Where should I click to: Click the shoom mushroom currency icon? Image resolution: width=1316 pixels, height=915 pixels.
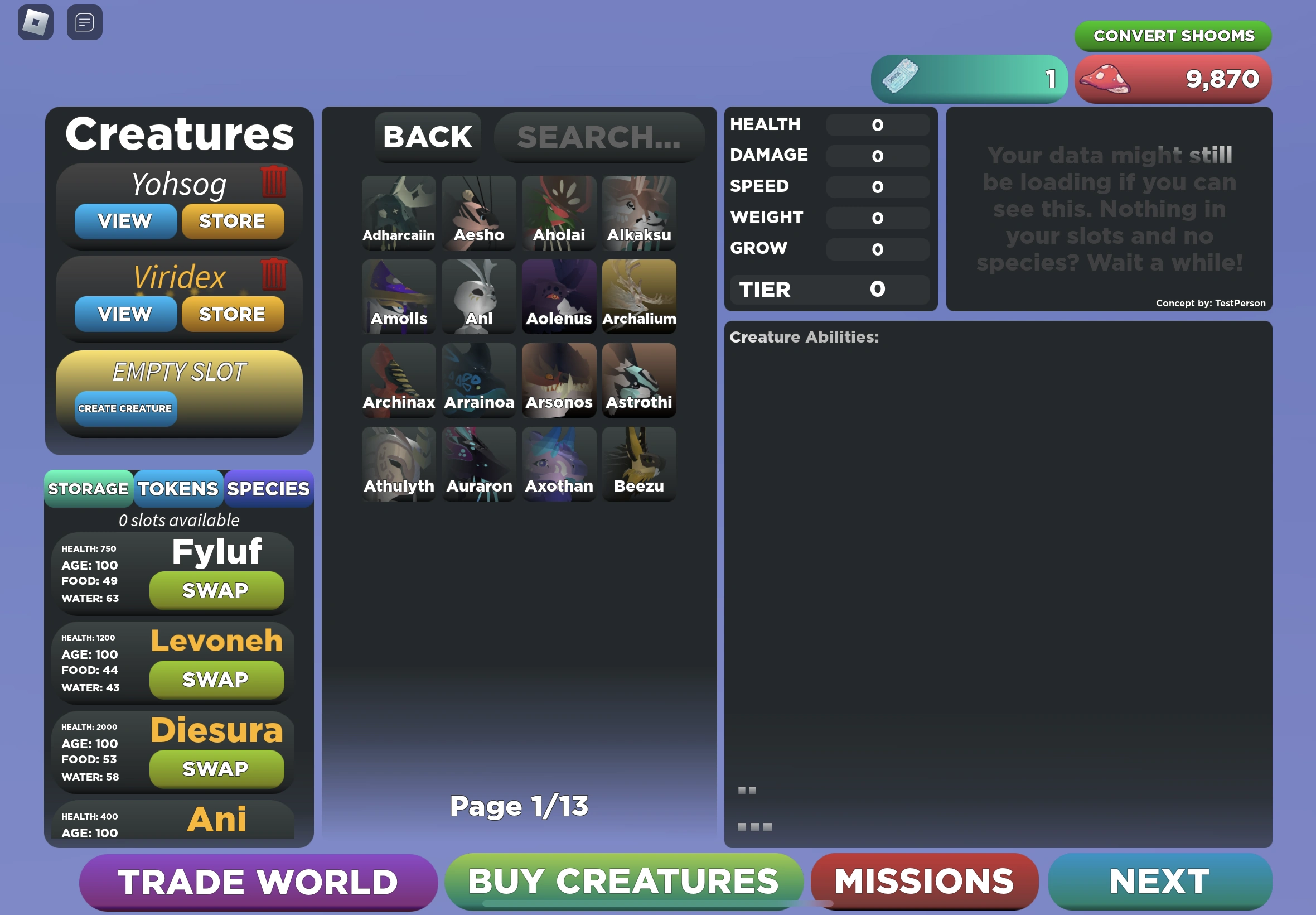pos(1103,80)
